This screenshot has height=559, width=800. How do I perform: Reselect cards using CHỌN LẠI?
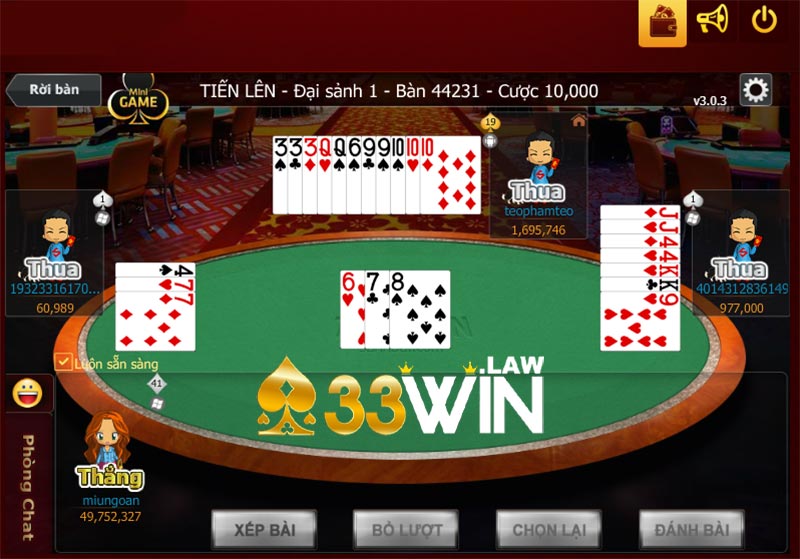[548, 529]
